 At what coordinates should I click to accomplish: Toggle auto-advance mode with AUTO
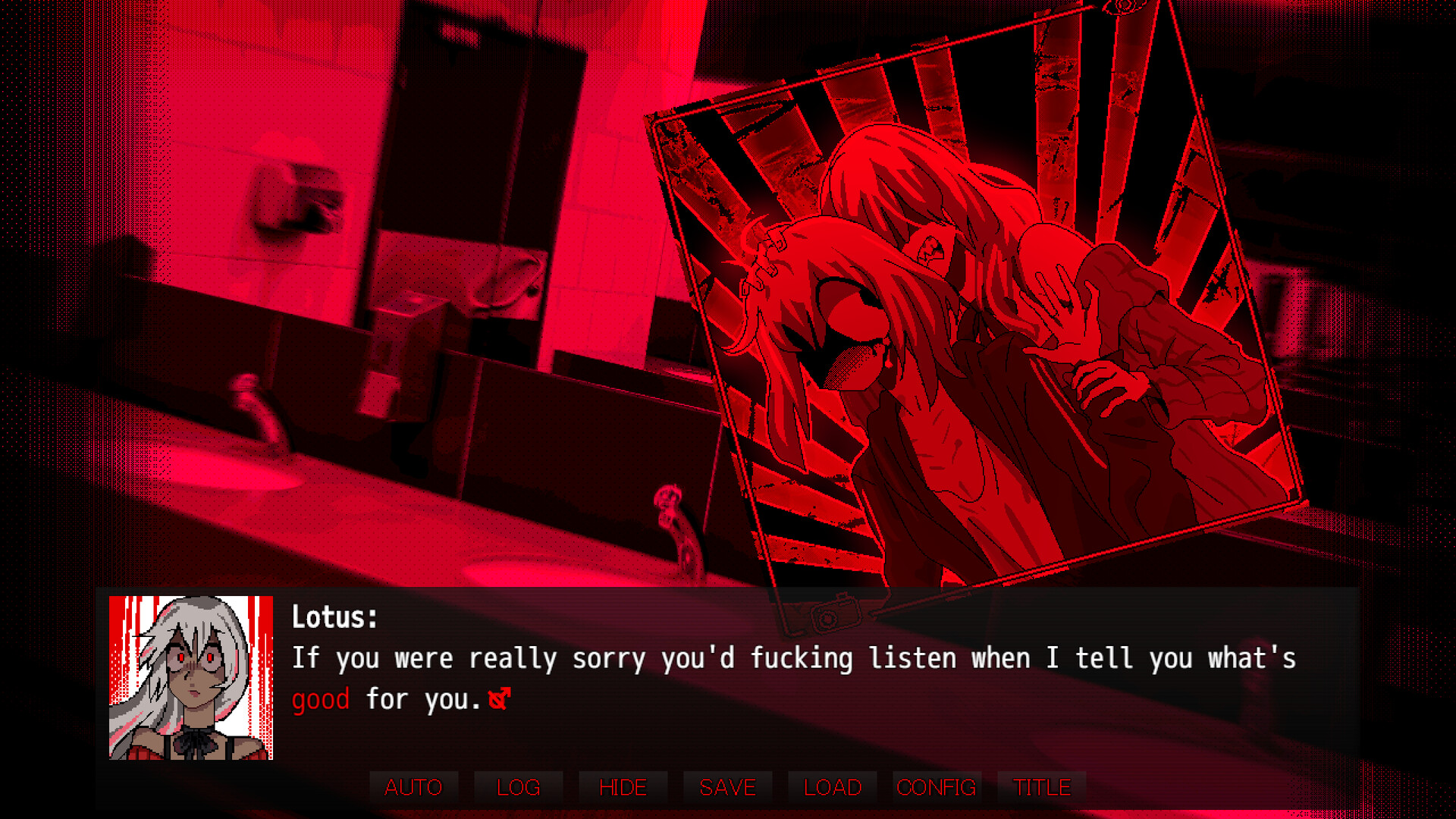click(414, 787)
